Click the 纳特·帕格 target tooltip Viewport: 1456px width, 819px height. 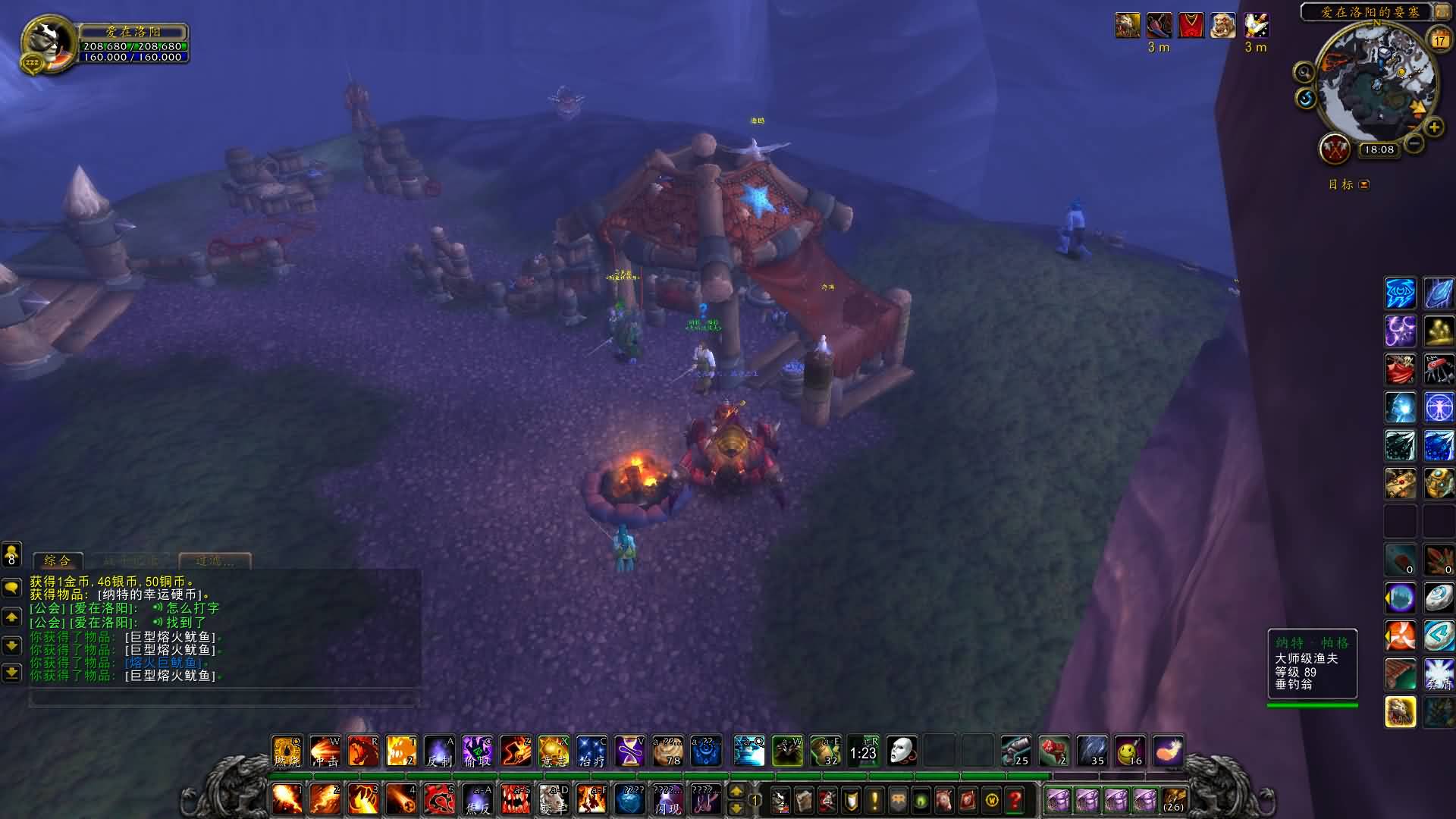point(1312,664)
